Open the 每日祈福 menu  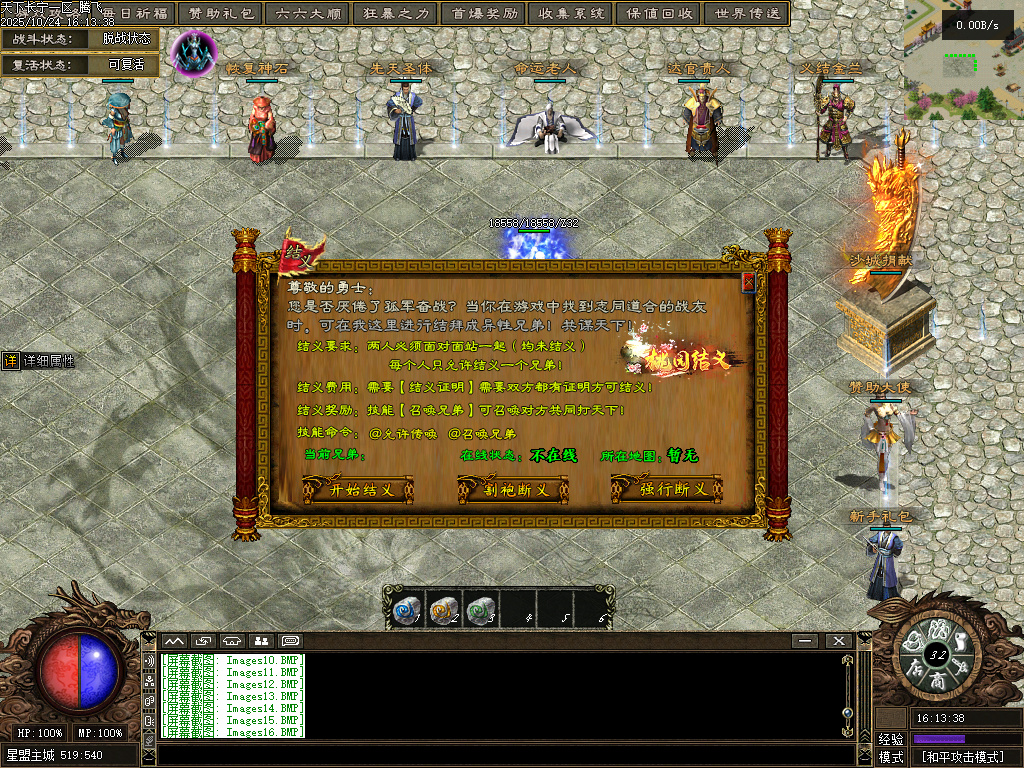(x=136, y=14)
